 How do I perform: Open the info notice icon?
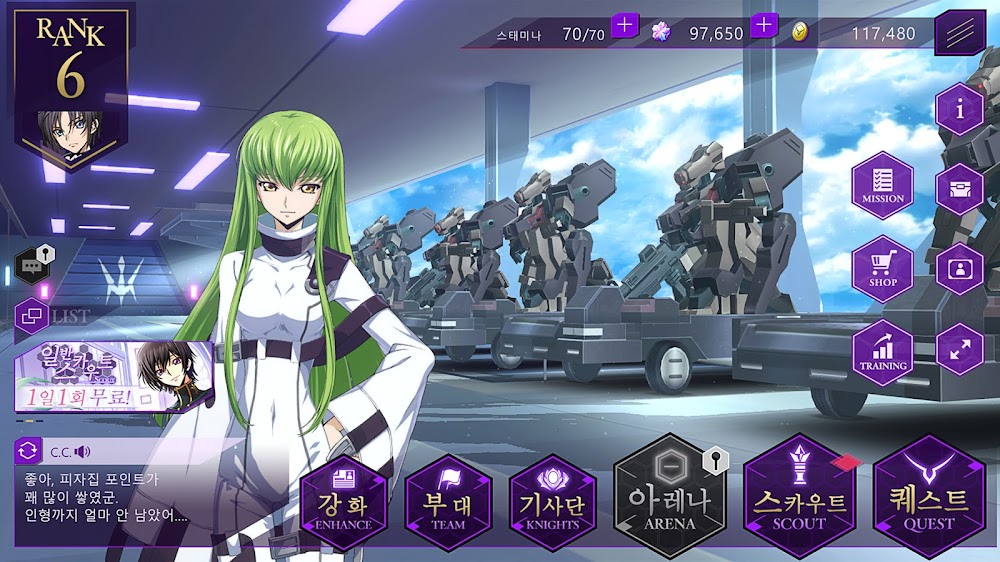coord(960,110)
